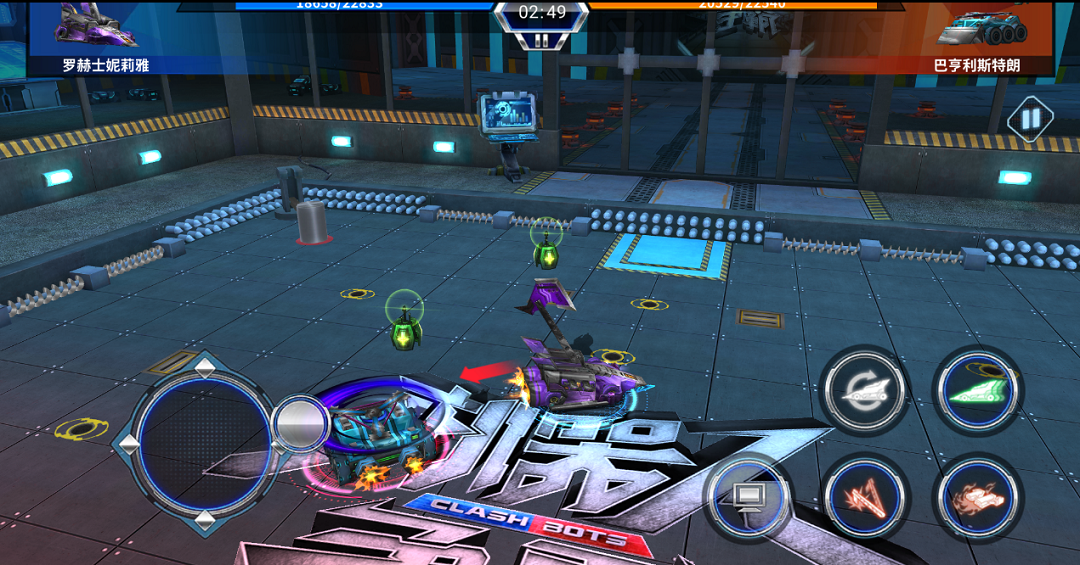Fire the flaming ram charge ability

coord(977,497)
